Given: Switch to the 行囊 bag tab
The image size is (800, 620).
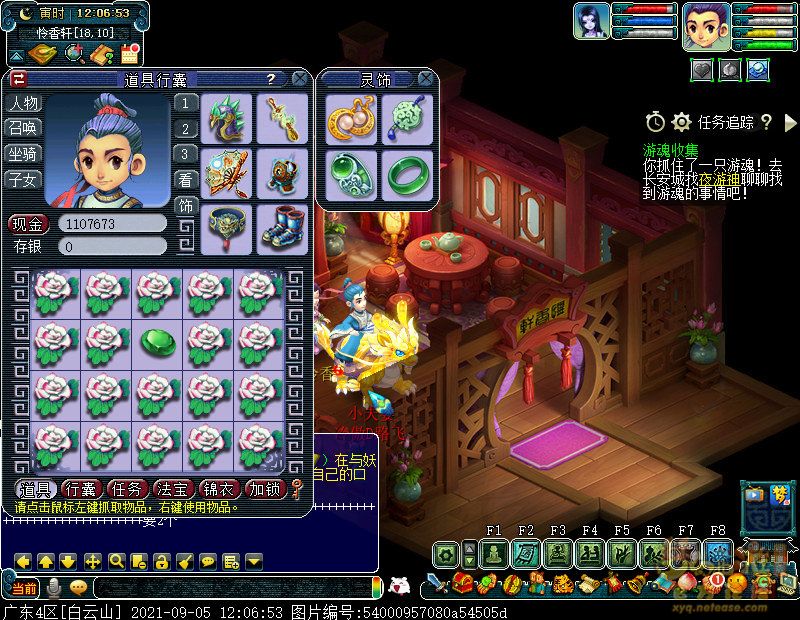Looking at the screenshot, I should 79,489.
